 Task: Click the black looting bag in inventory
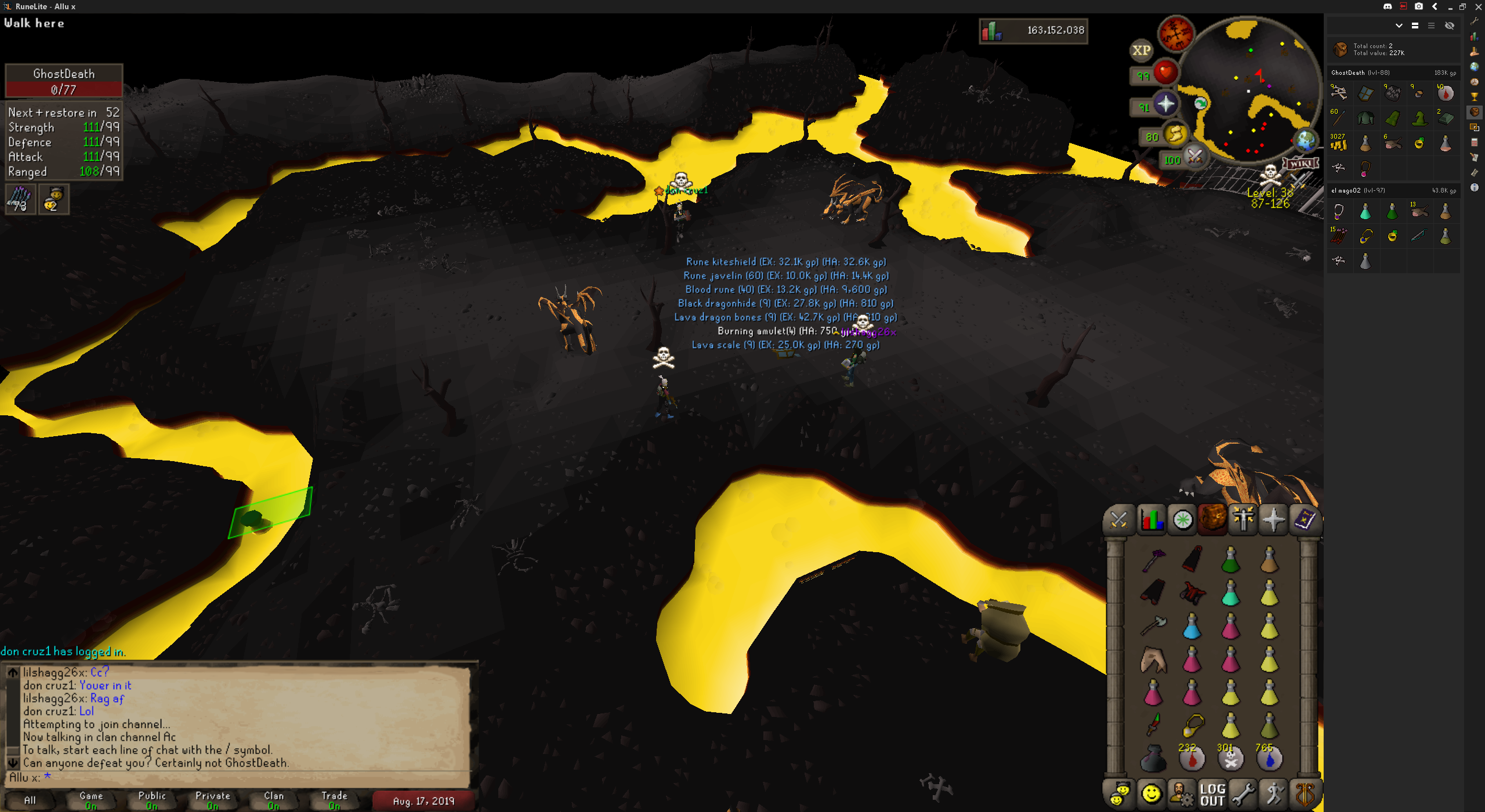(x=1153, y=758)
